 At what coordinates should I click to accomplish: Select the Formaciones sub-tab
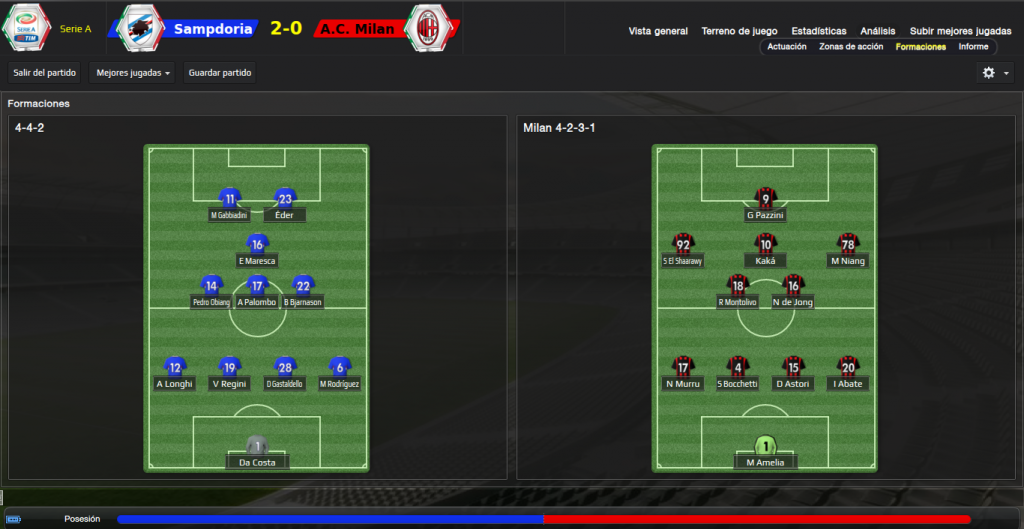pyautogui.click(x=920, y=47)
